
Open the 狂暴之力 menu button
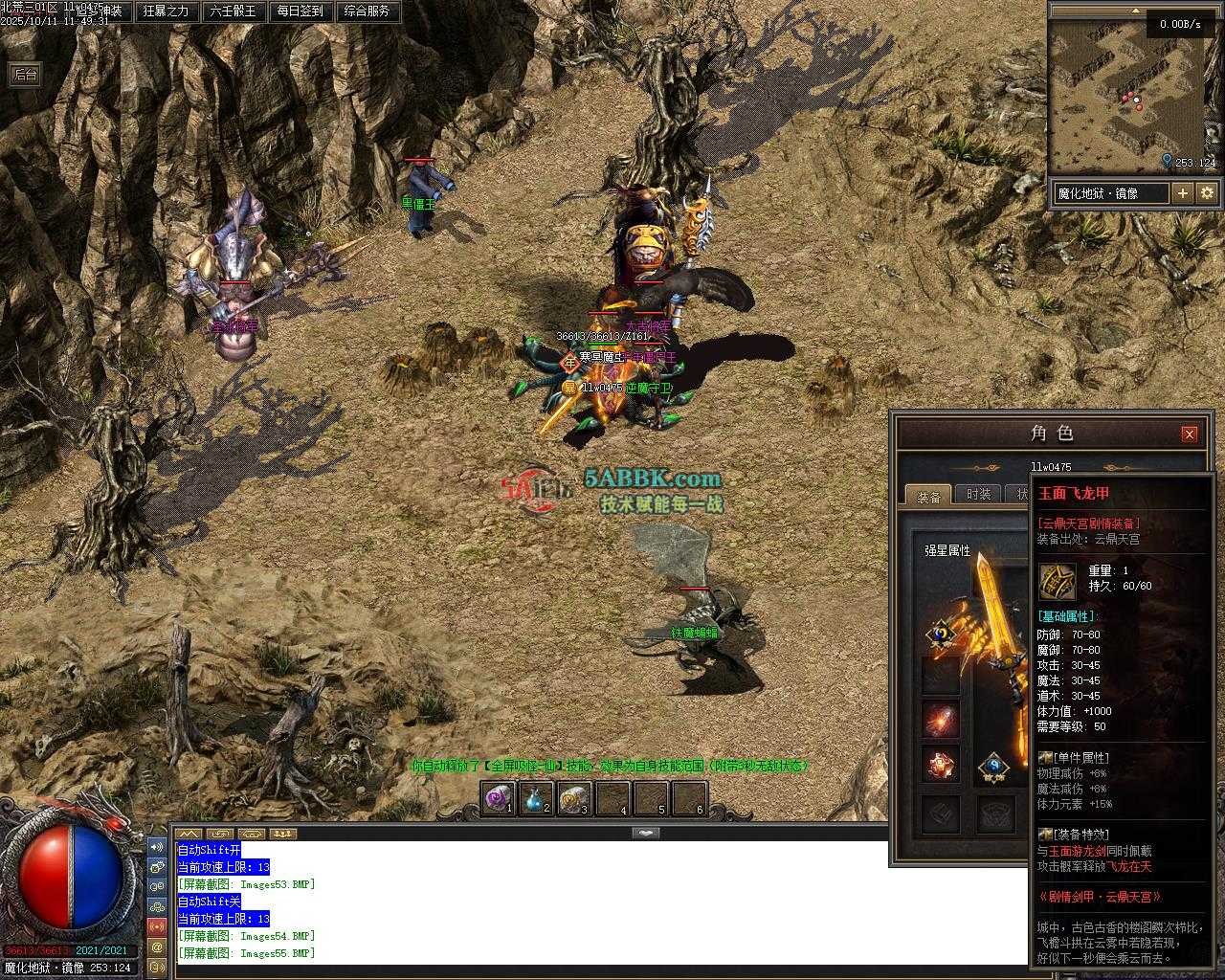click(166, 11)
